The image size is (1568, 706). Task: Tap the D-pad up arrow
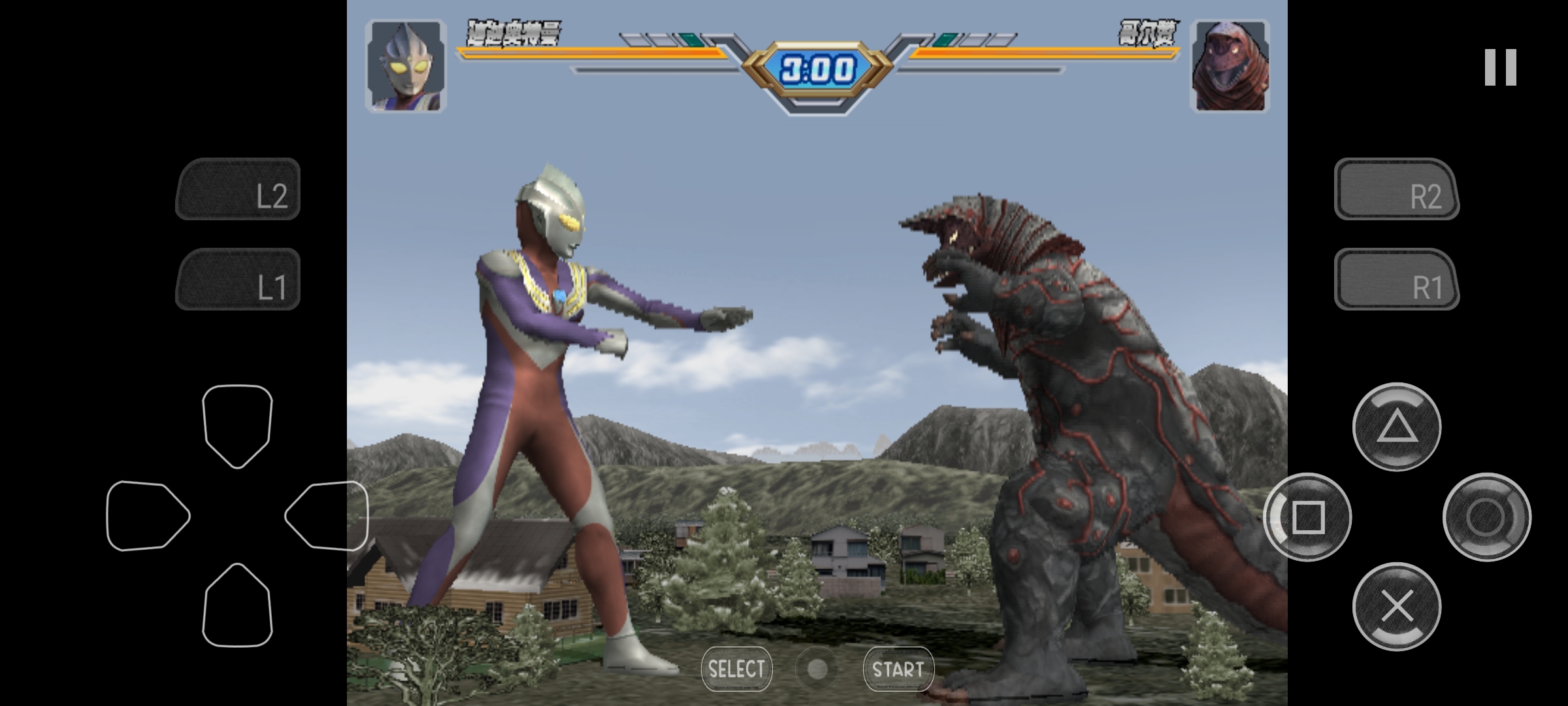tap(237, 425)
